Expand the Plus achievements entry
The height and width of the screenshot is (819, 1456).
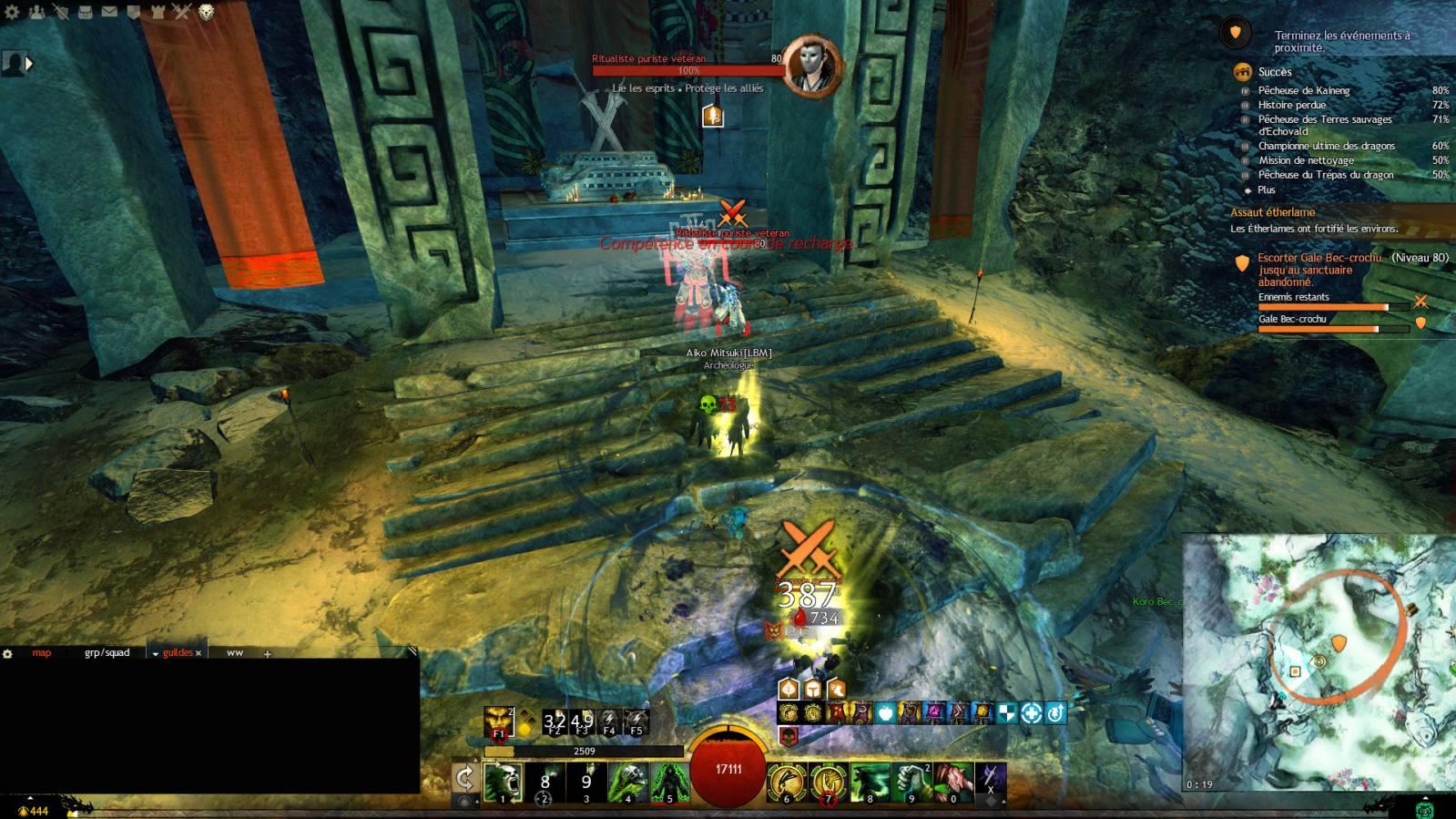[1266, 189]
